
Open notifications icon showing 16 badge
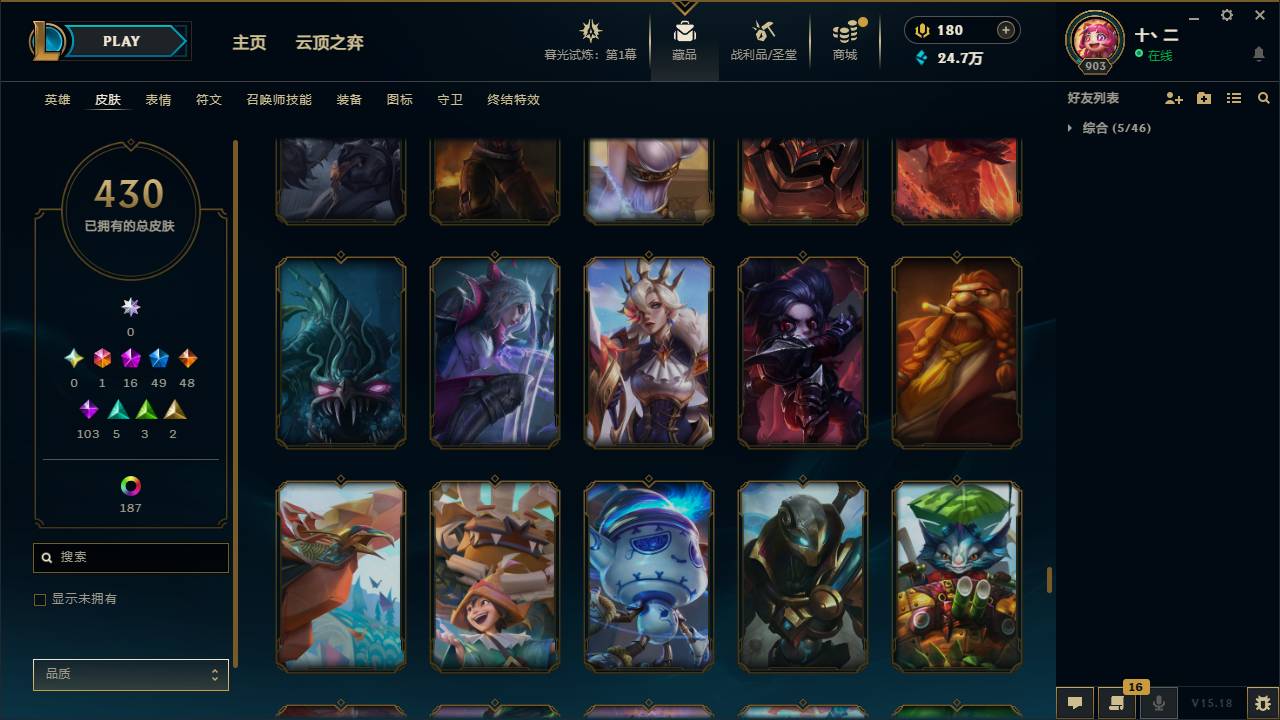(1117, 703)
